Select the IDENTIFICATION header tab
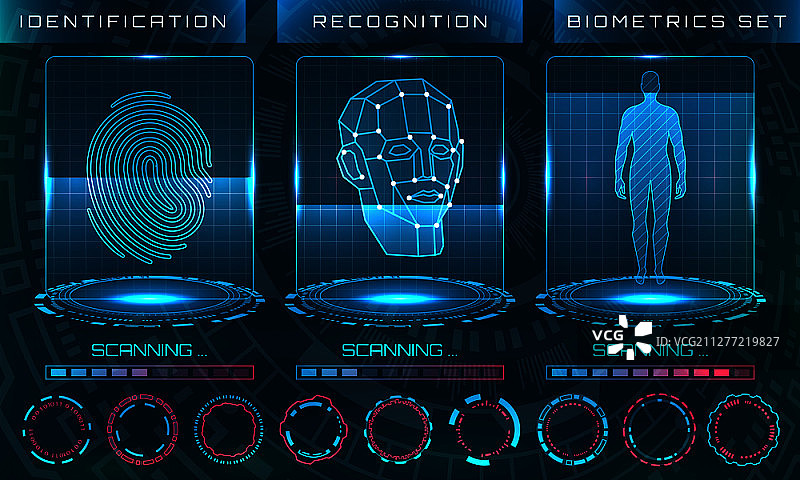 pos(123,21)
